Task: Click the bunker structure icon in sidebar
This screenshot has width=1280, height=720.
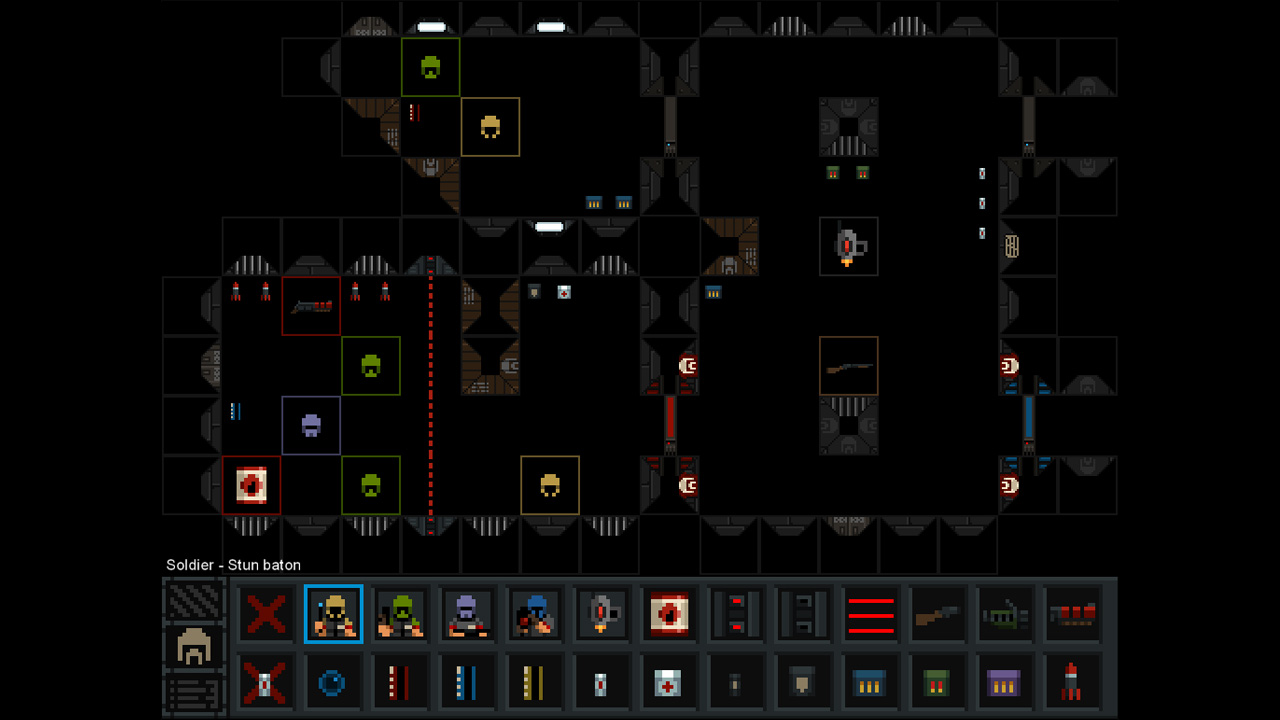Action: [x=193, y=645]
